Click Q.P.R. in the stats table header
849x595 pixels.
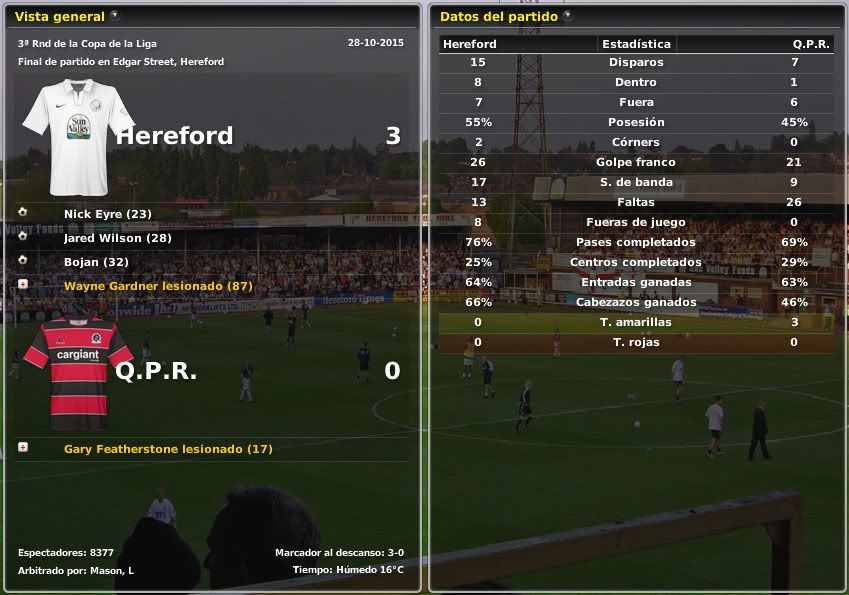pos(810,44)
